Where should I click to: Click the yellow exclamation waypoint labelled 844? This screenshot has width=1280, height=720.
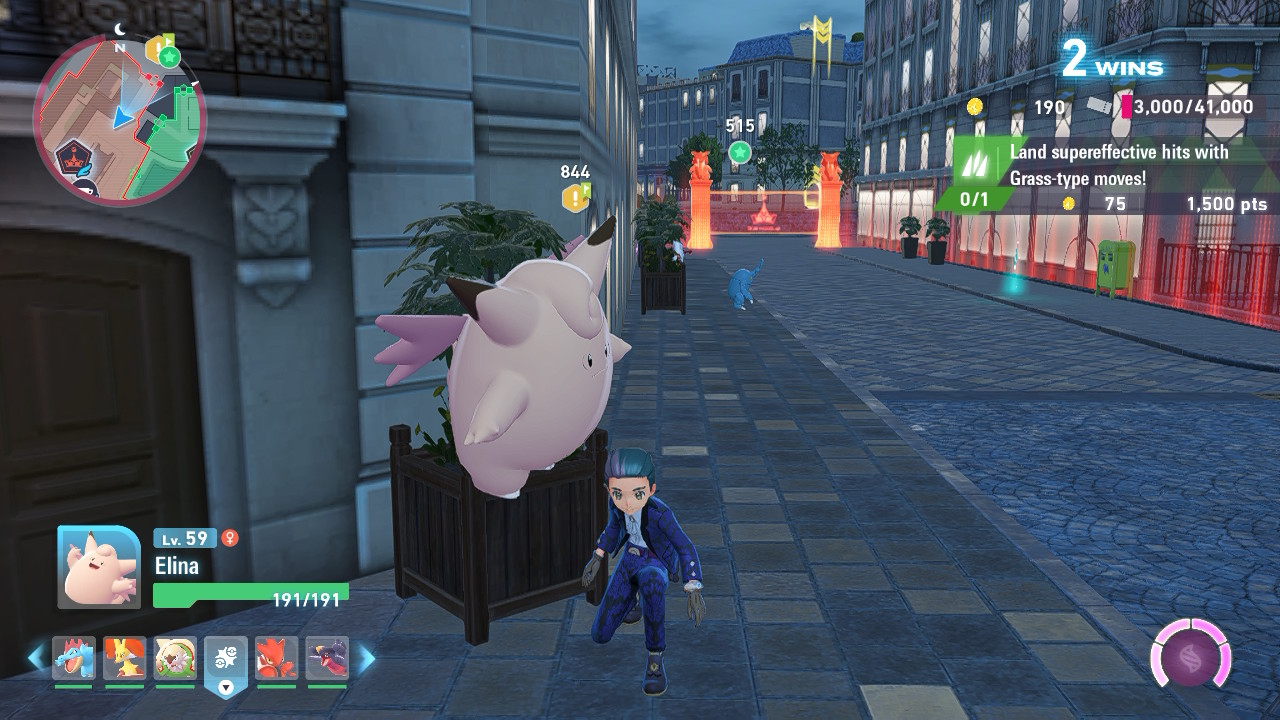point(575,197)
